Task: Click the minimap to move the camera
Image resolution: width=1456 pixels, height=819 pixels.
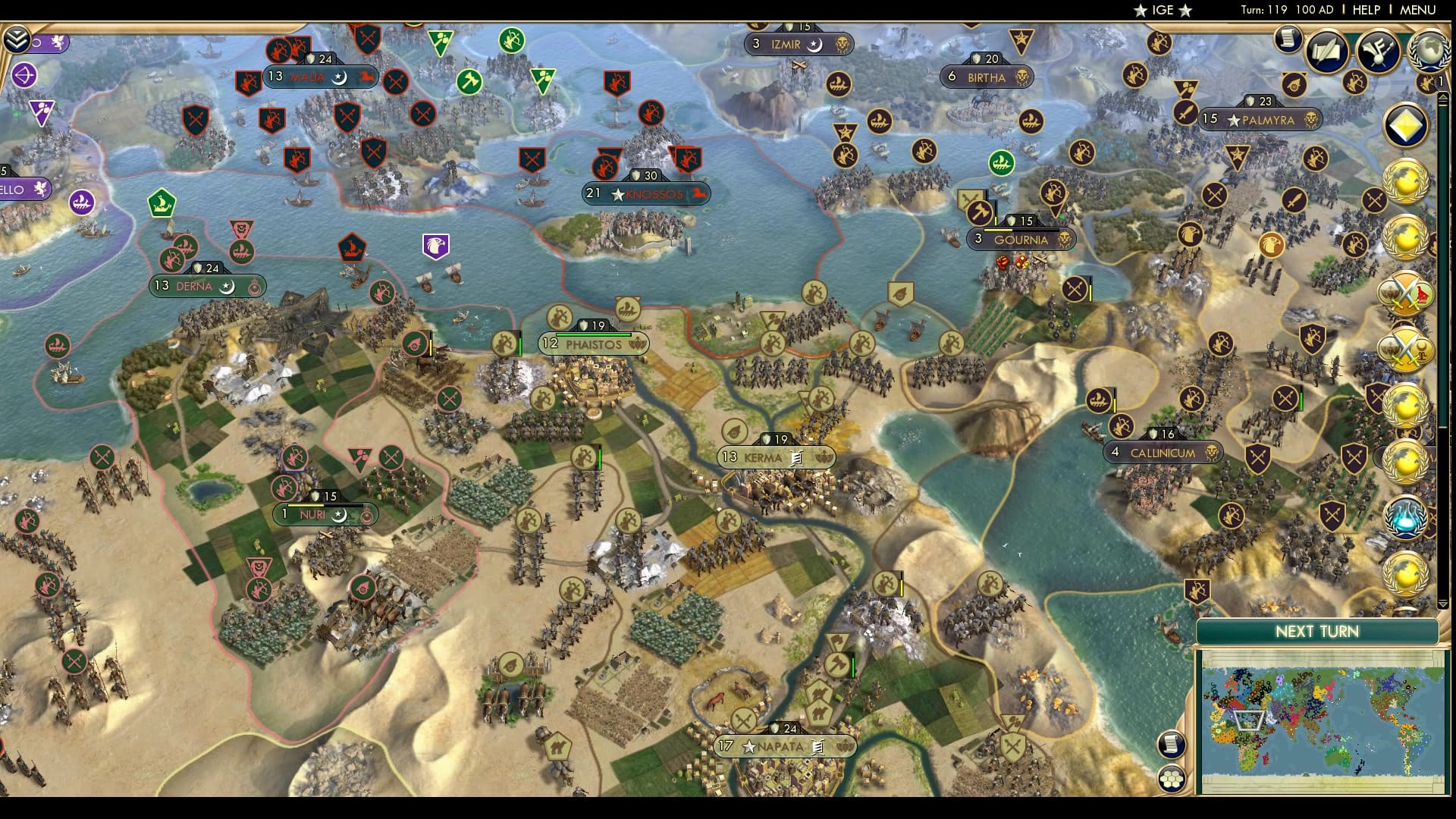Action: 1319,720
